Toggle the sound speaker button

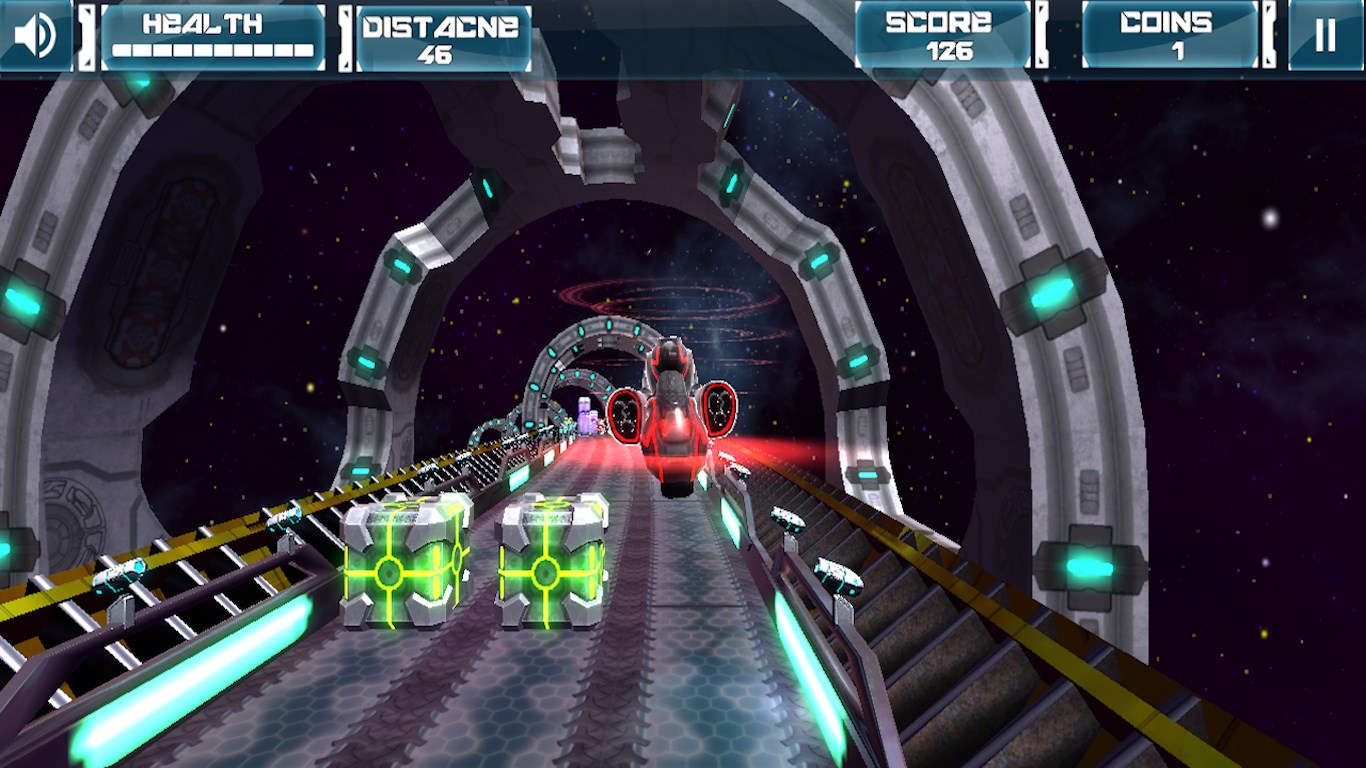pyautogui.click(x=35, y=36)
